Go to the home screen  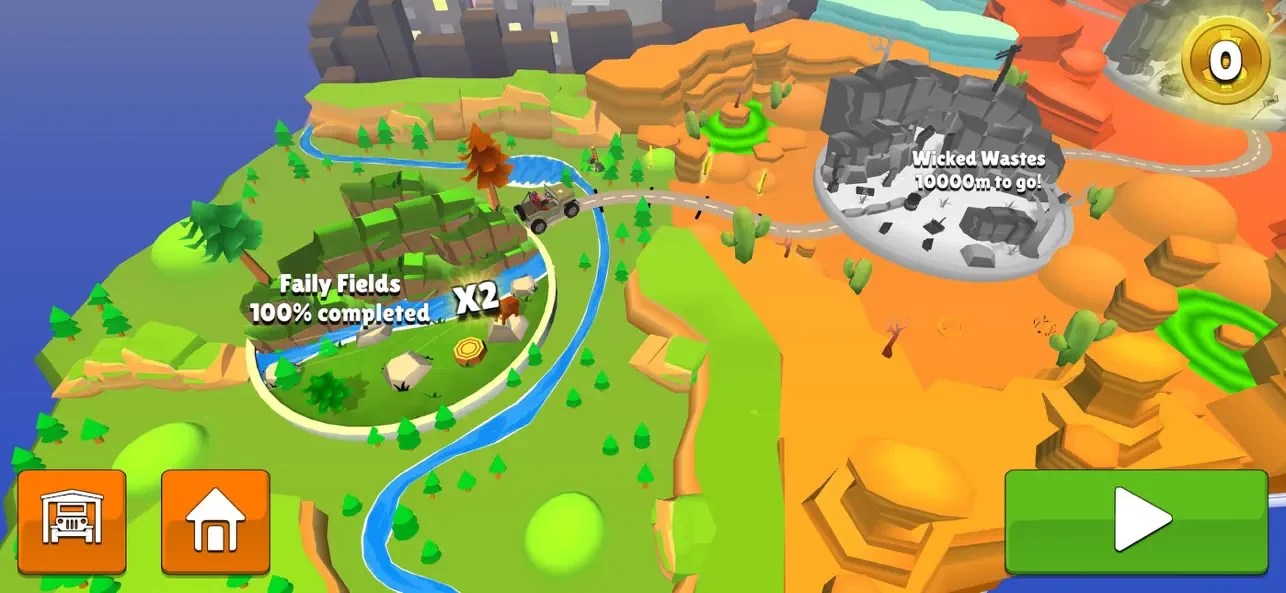pos(215,521)
